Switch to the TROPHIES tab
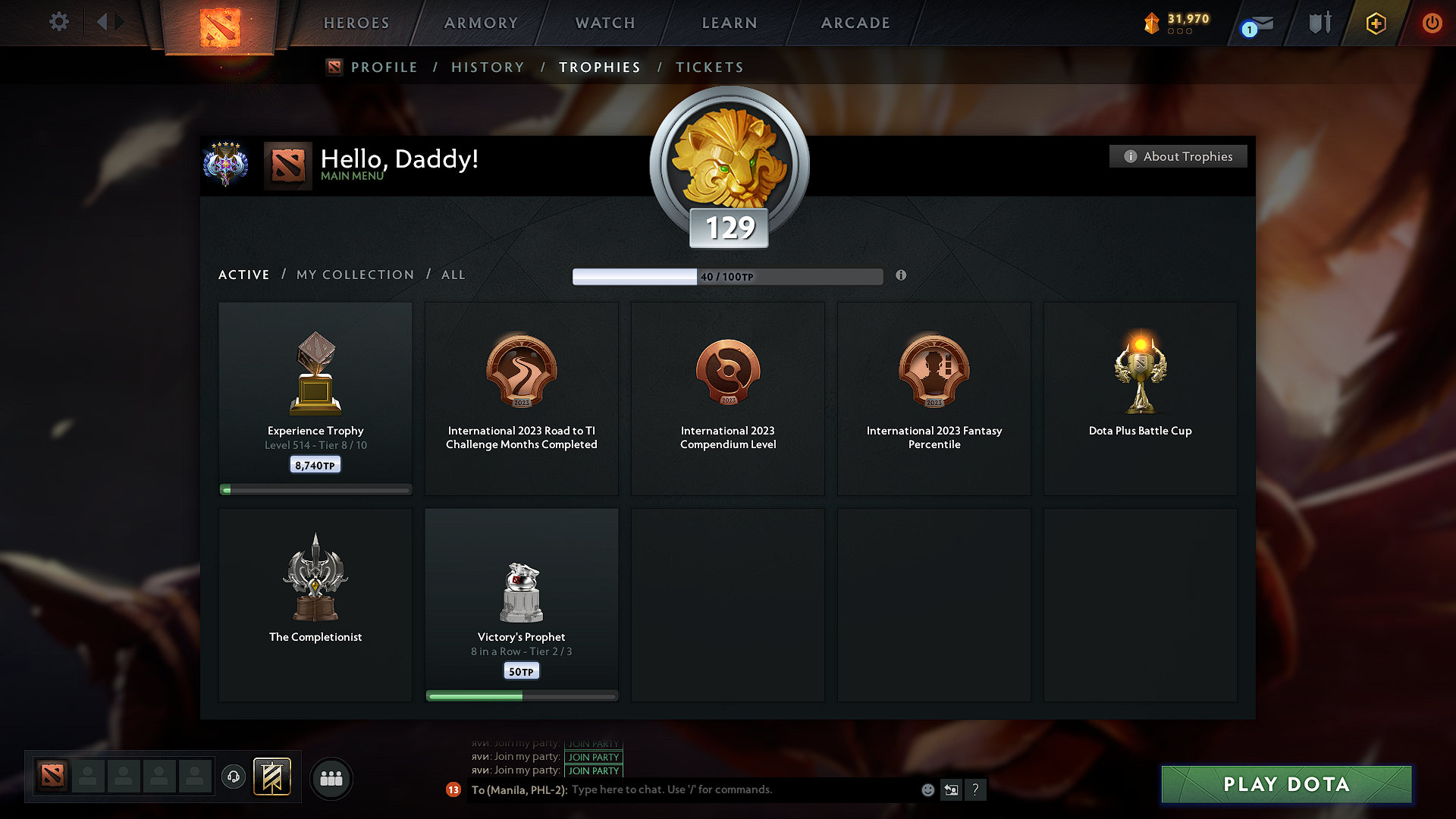 click(x=600, y=67)
